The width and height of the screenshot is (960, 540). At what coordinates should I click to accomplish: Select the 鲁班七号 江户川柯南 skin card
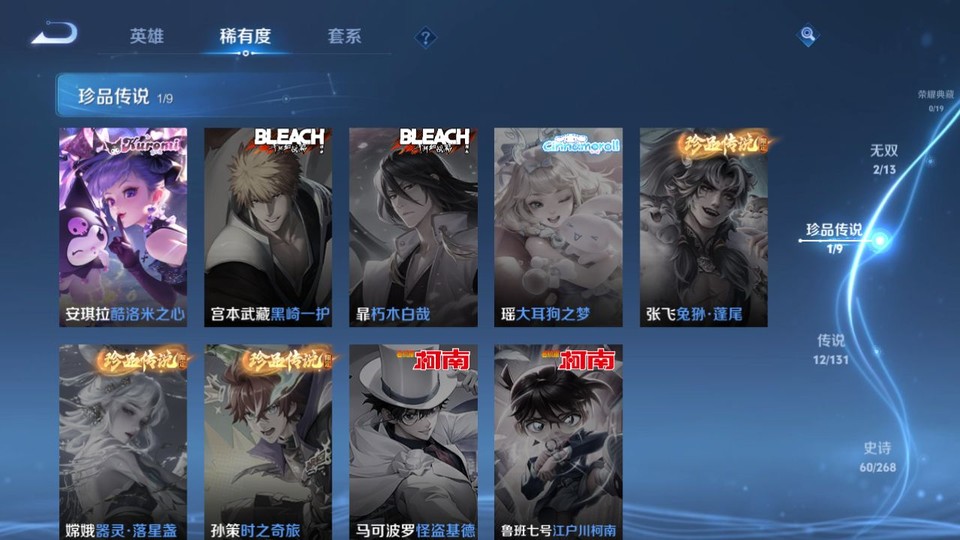tap(558, 442)
